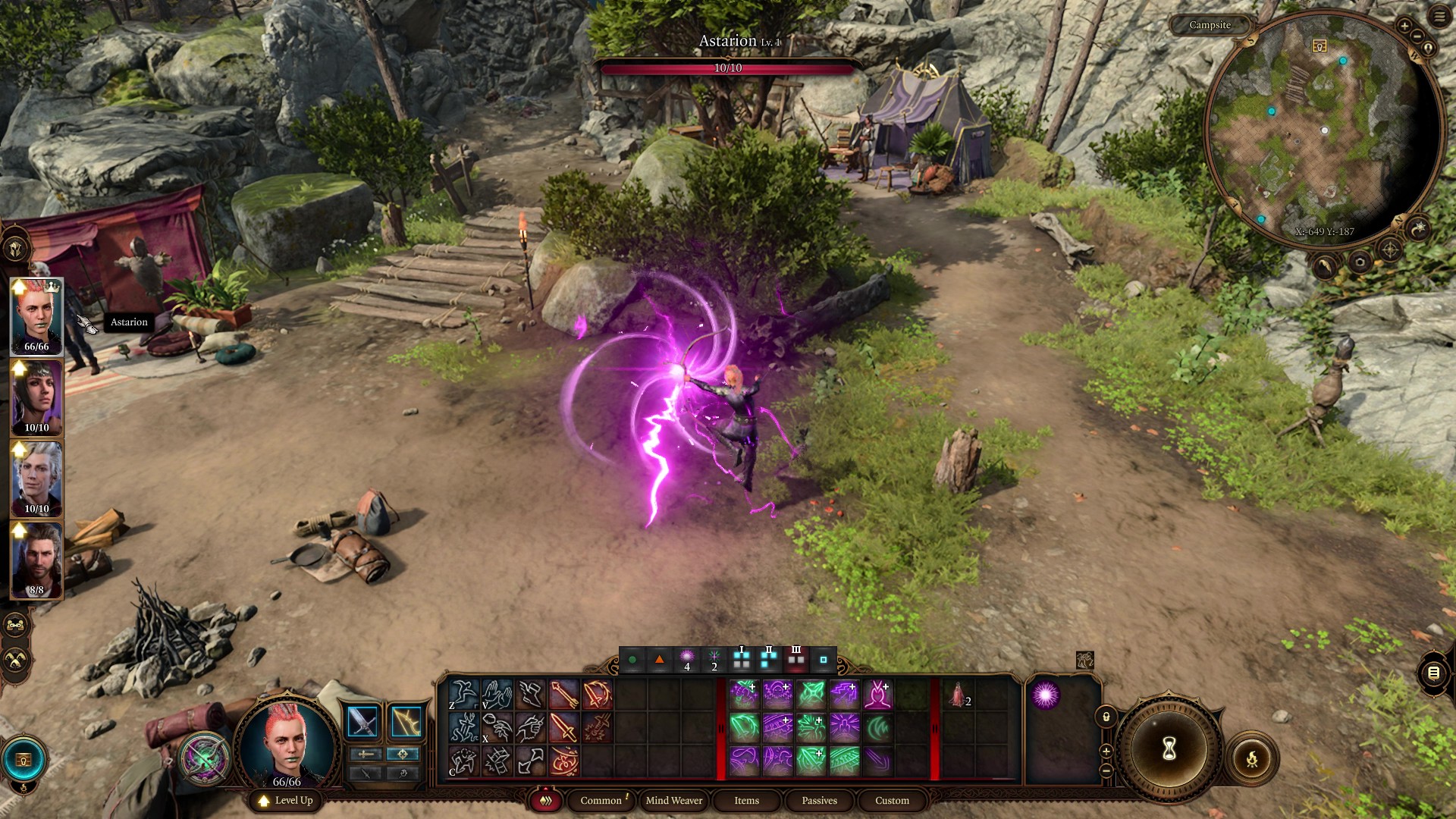Viewport: 1456px width, 819px height.
Task: Activate the glowing purple orb ability
Action: [x=1045, y=695]
